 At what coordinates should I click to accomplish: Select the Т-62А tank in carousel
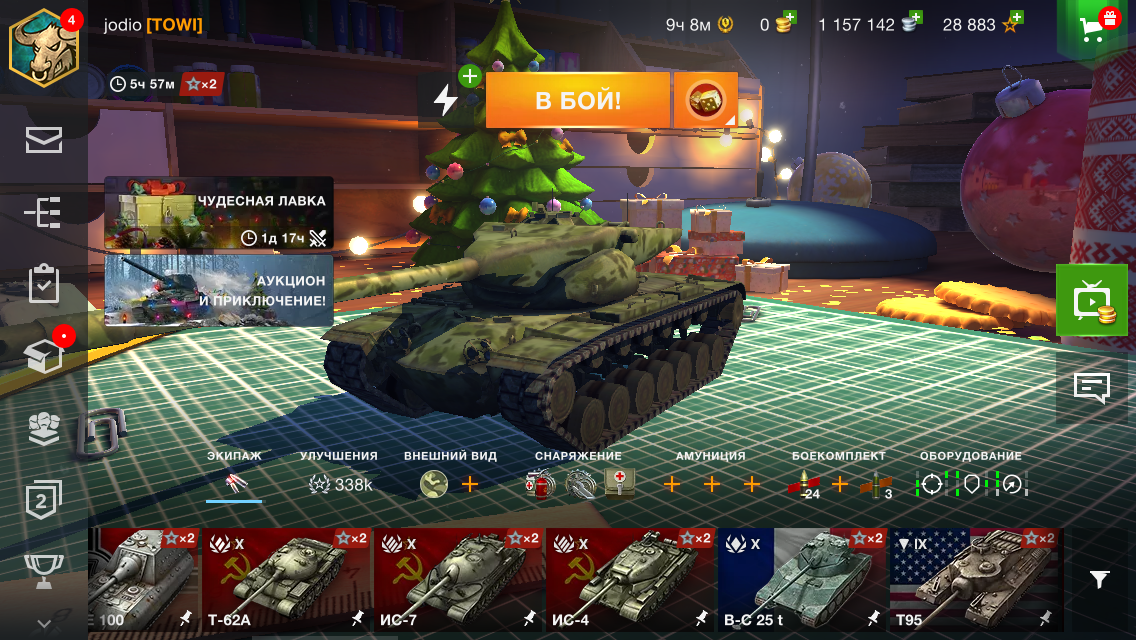(x=286, y=579)
